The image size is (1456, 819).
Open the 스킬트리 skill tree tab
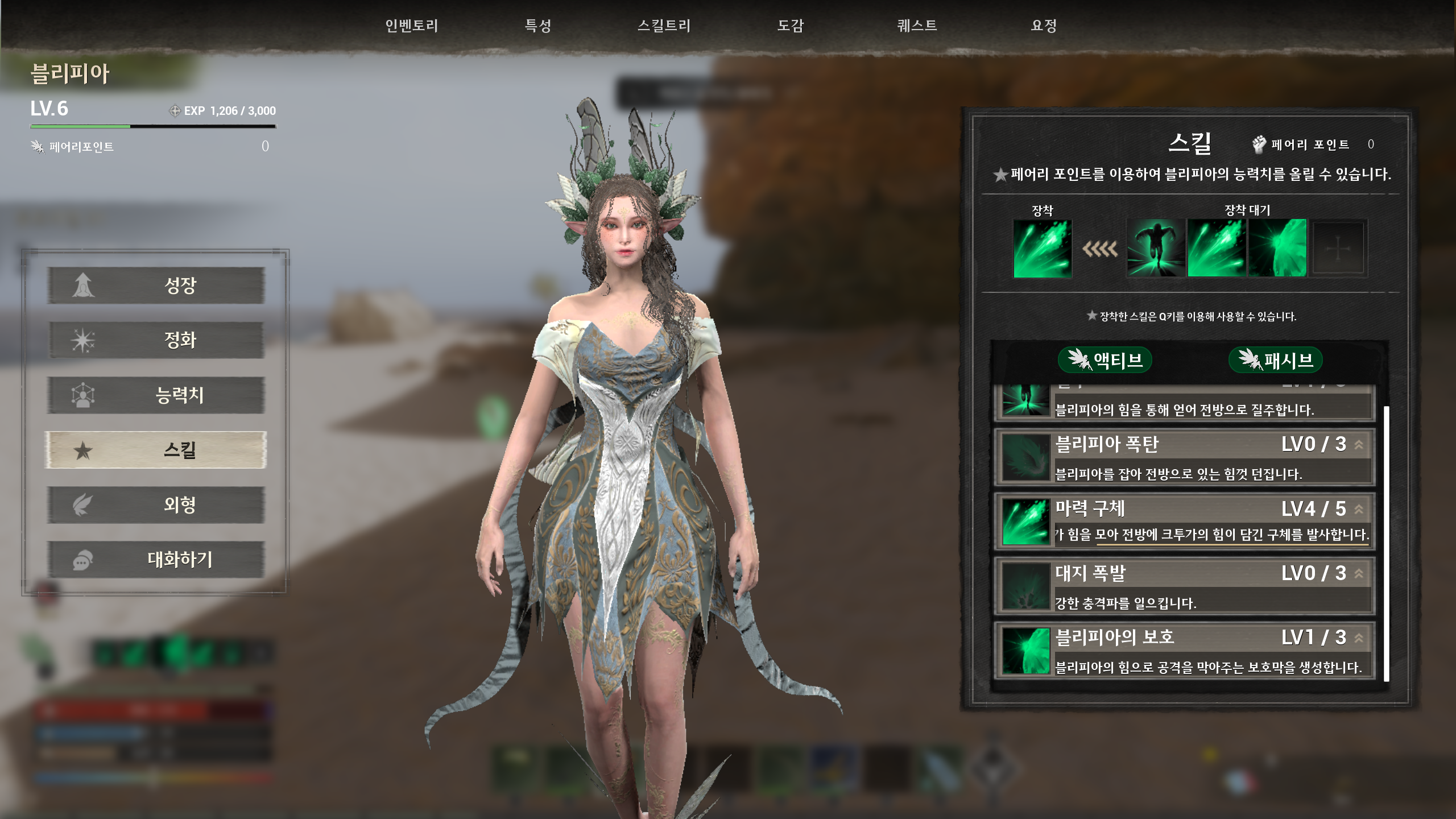click(x=664, y=26)
